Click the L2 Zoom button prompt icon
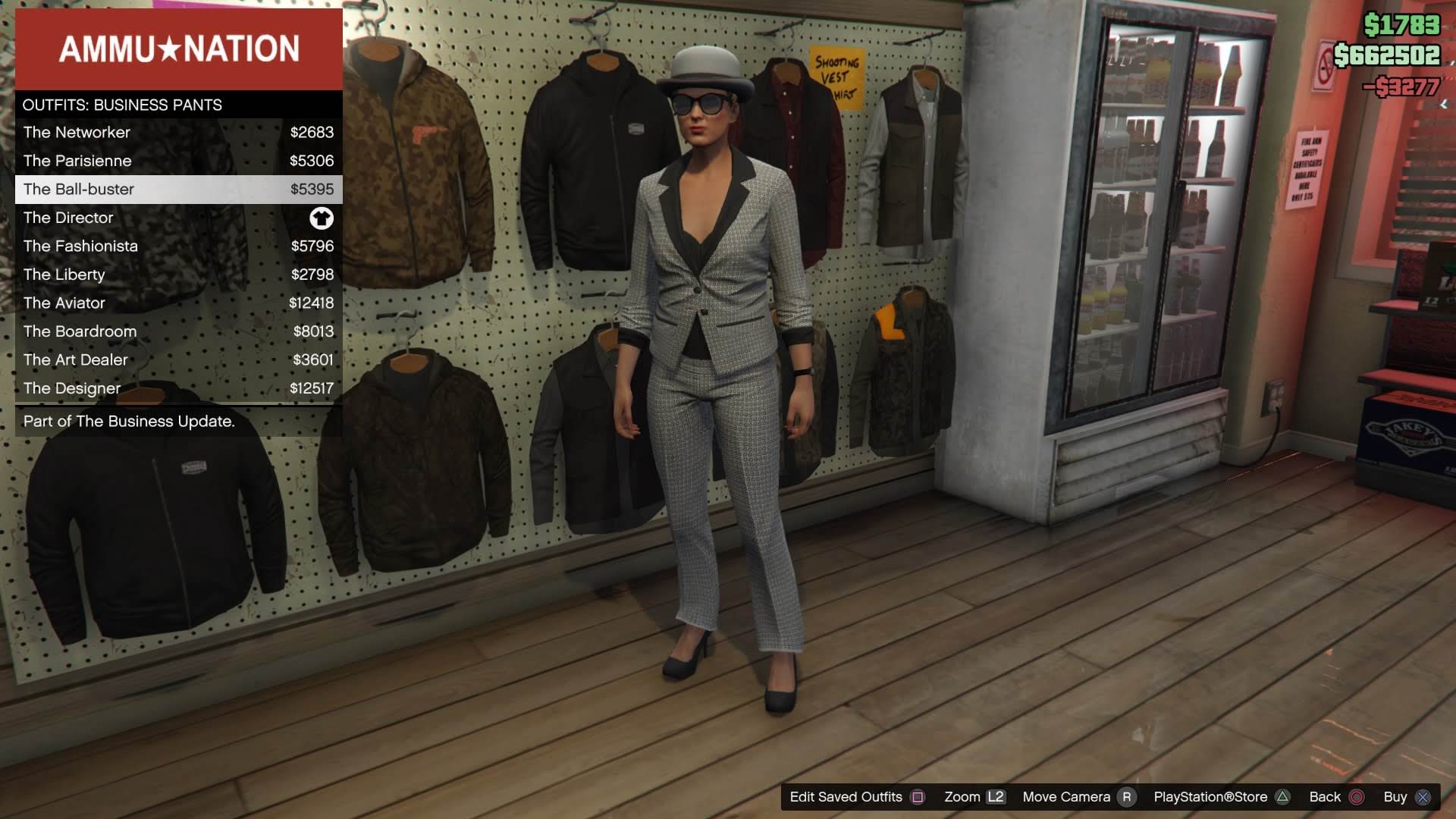This screenshot has width=1456, height=819. 996,796
